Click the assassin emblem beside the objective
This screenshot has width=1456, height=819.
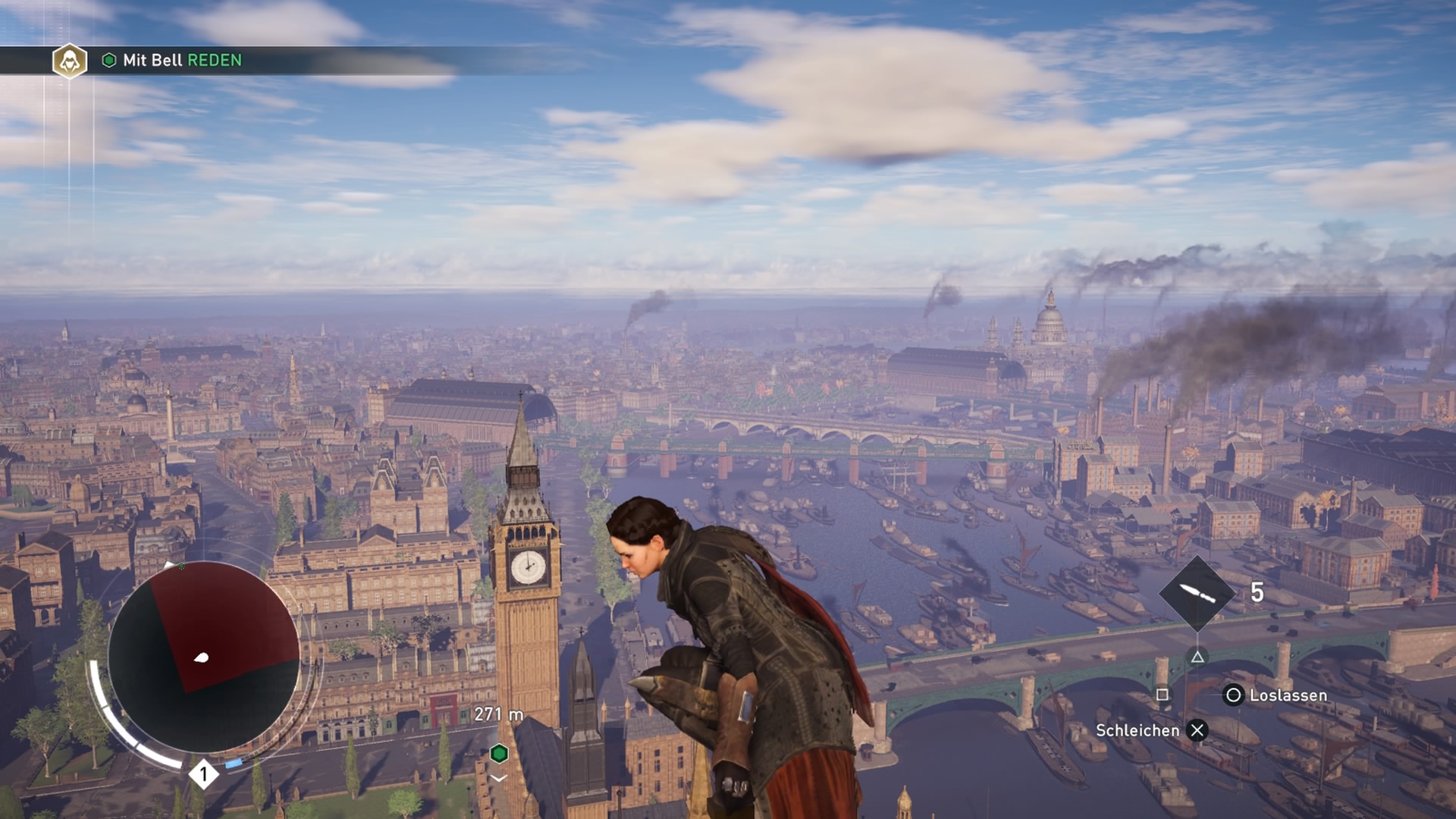[70, 61]
